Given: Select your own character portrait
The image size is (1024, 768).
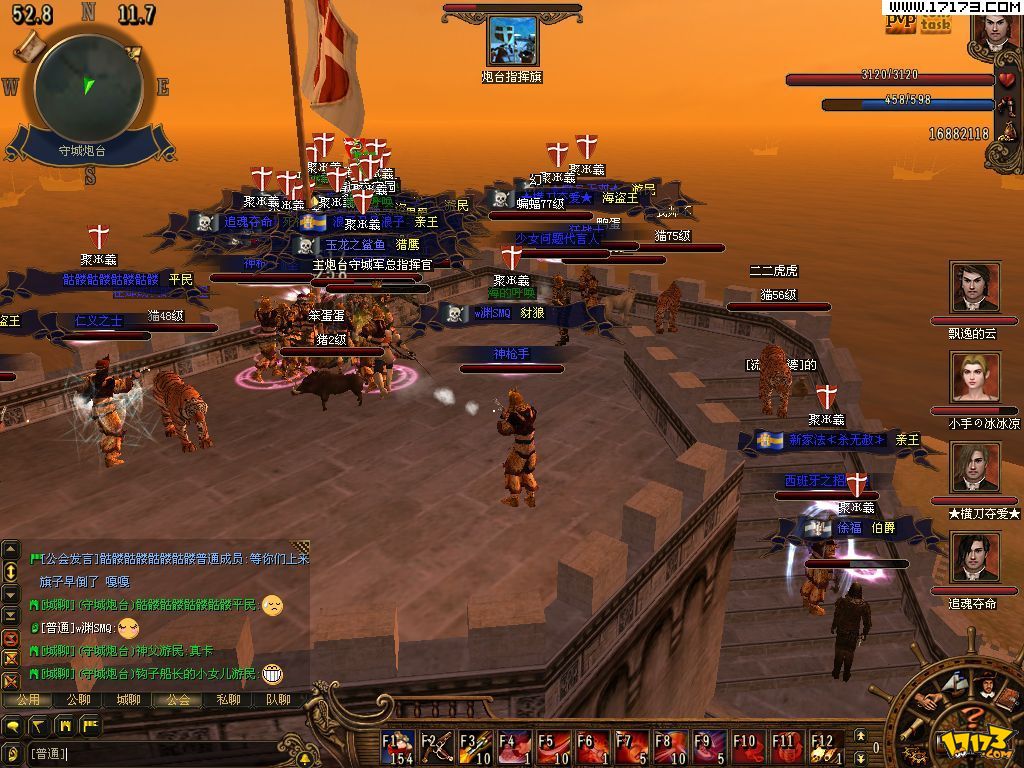Looking at the screenshot, I should point(996,31).
